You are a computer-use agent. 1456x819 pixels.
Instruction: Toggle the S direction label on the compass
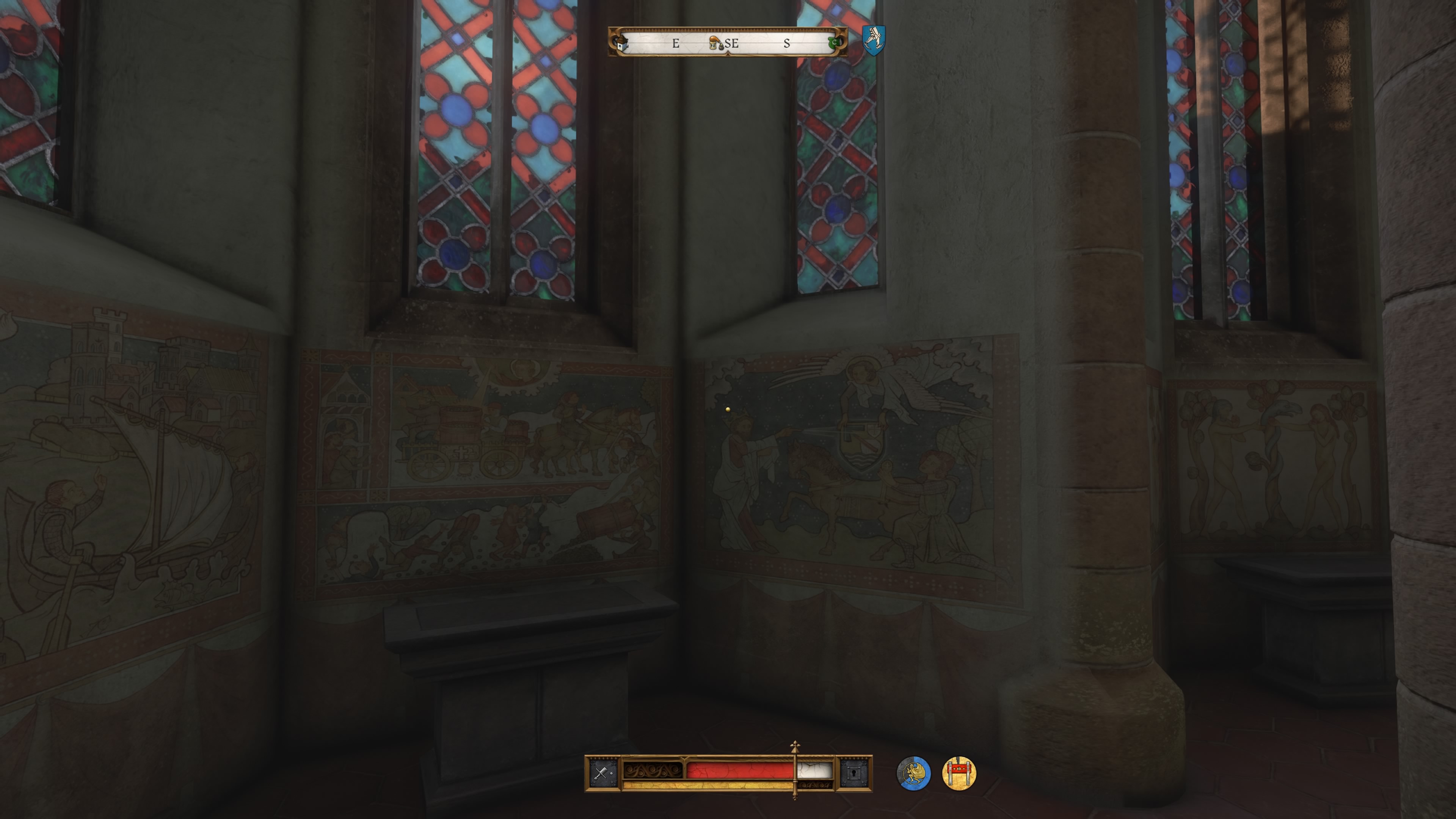[788, 44]
